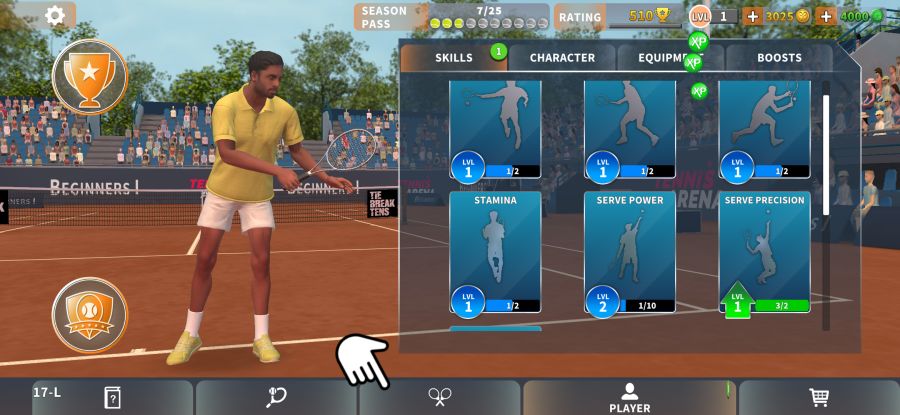
Task: Open the single racket and ball tab
Action: click(x=276, y=398)
